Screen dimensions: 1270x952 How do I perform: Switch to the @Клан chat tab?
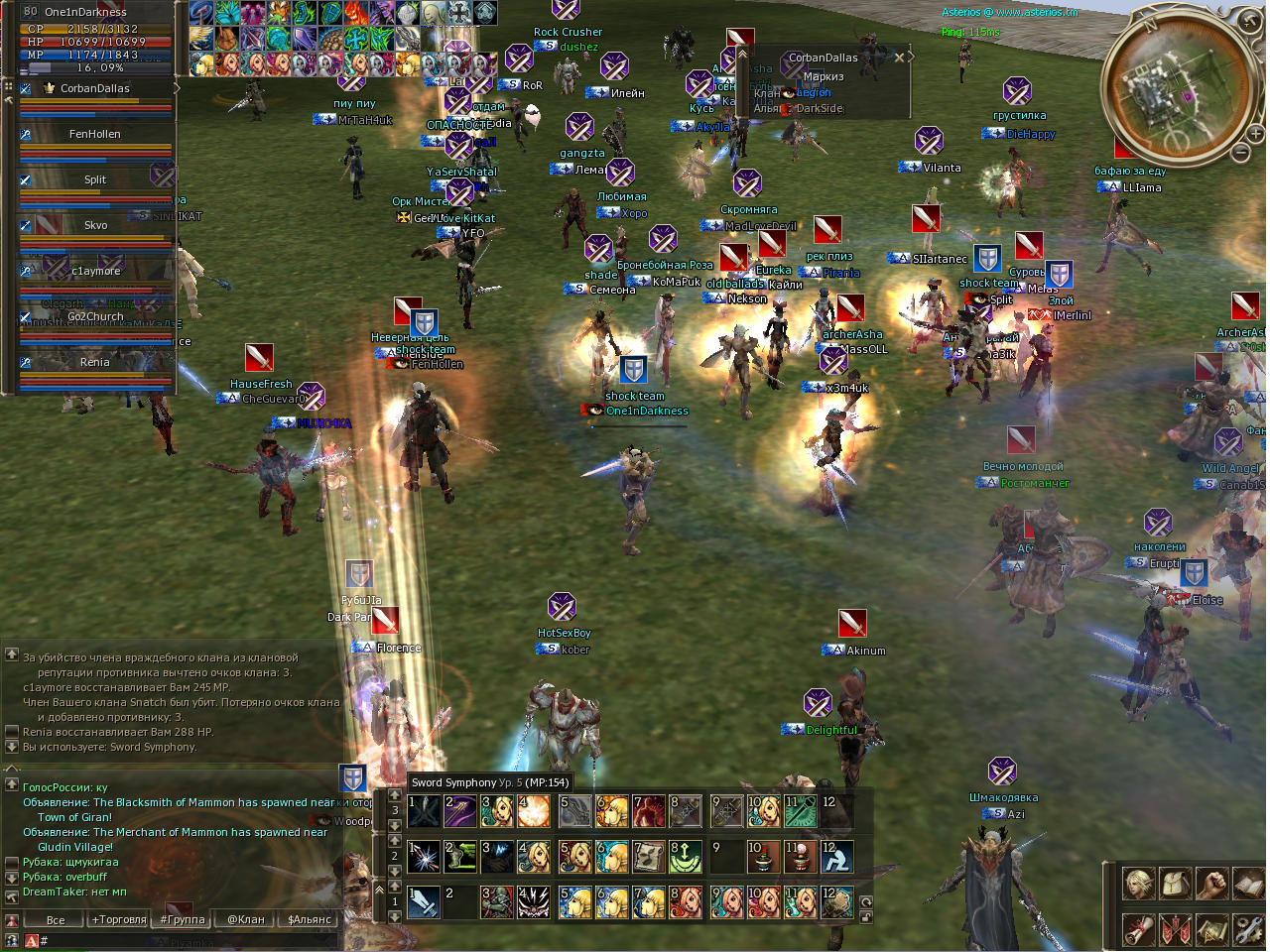coord(245,919)
